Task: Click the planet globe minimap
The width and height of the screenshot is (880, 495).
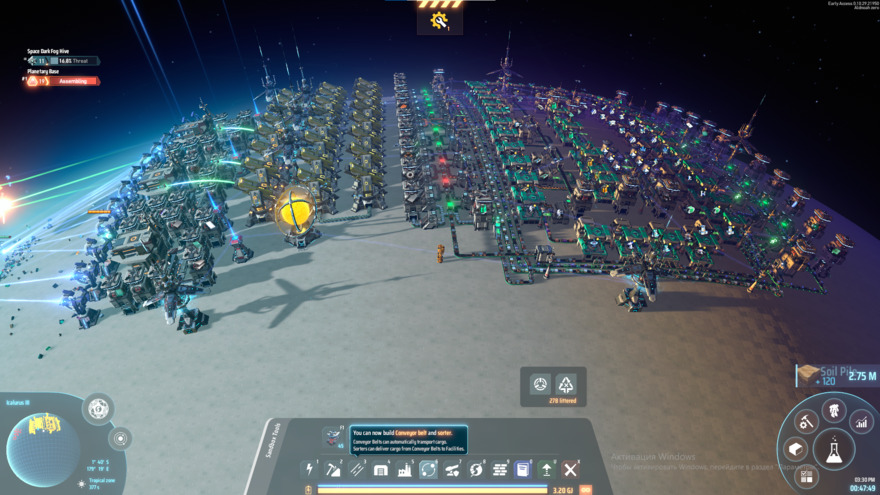Action: coord(44,450)
